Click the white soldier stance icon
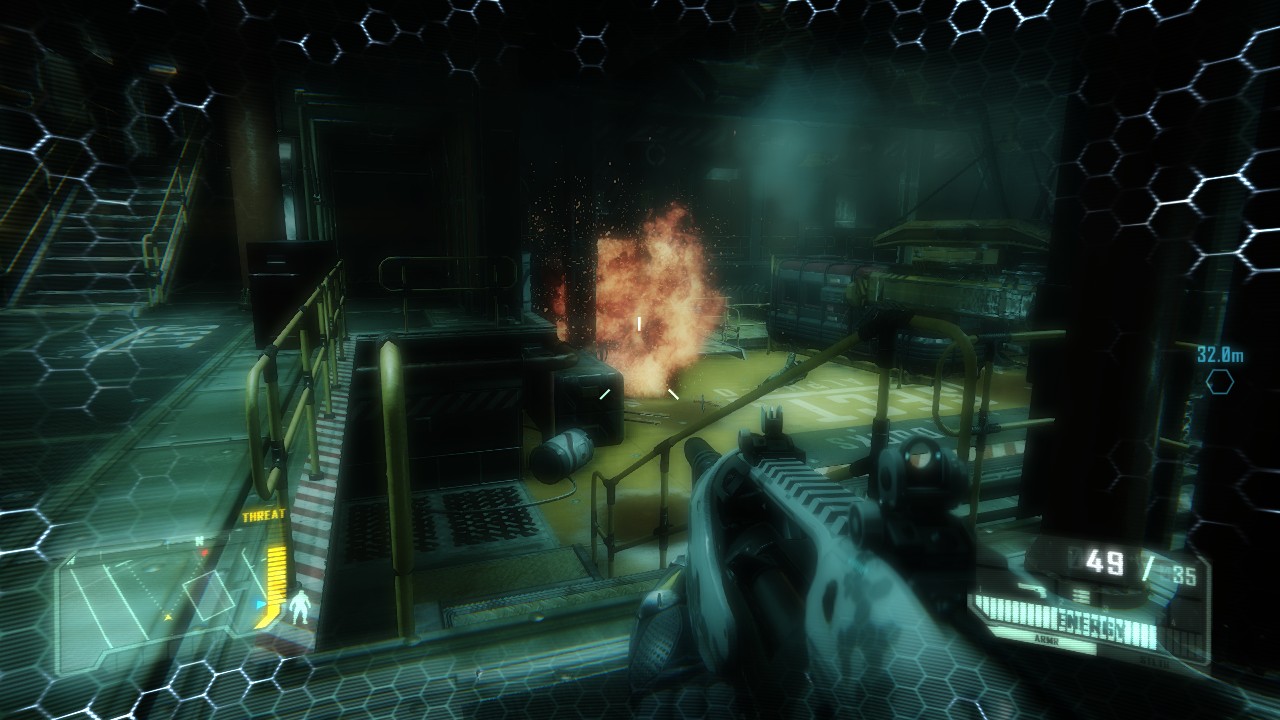The width and height of the screenshot is (1280, 720). [299, 605]
